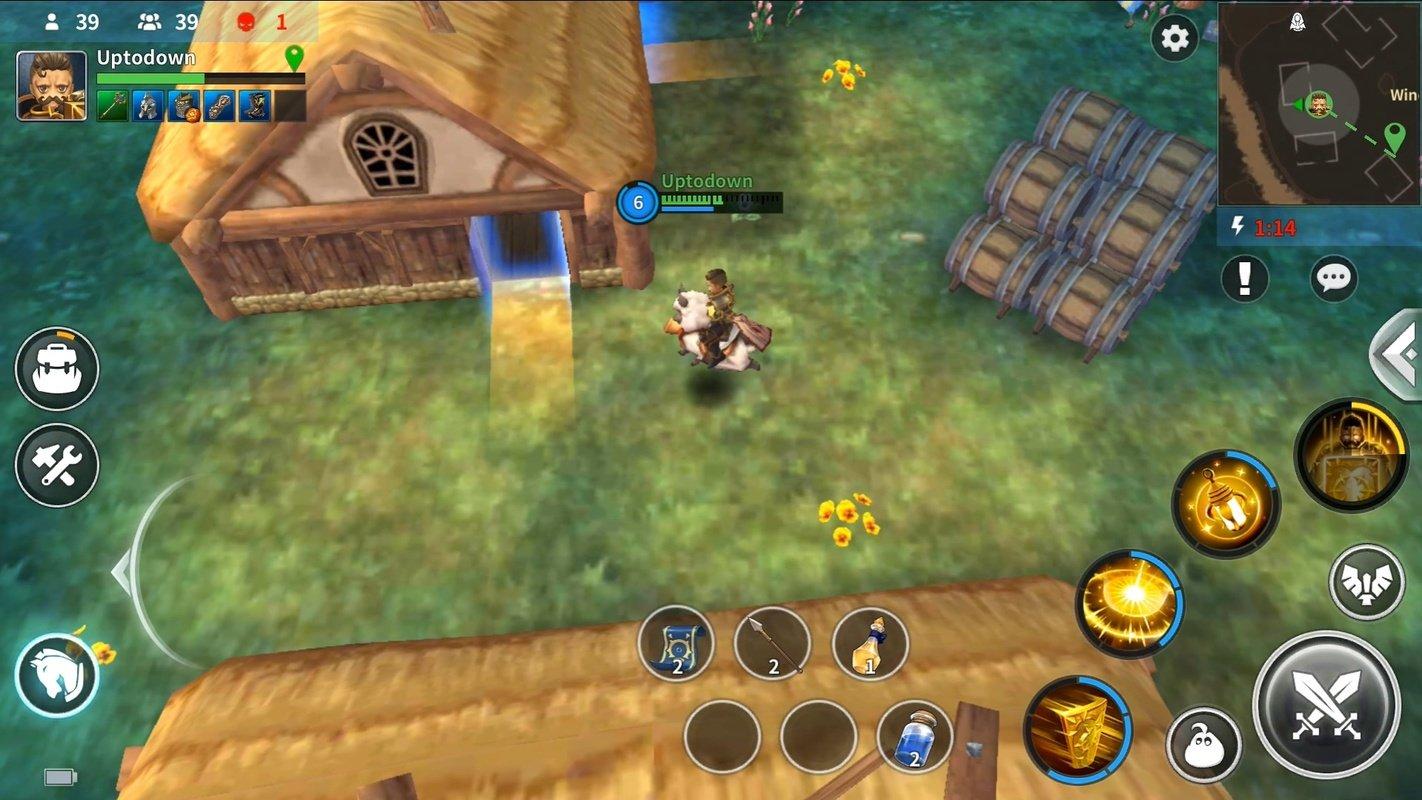Cast the glowing sunburst skill
The width and height of the screenshot is (1422, 800).
coord(1130,603)
